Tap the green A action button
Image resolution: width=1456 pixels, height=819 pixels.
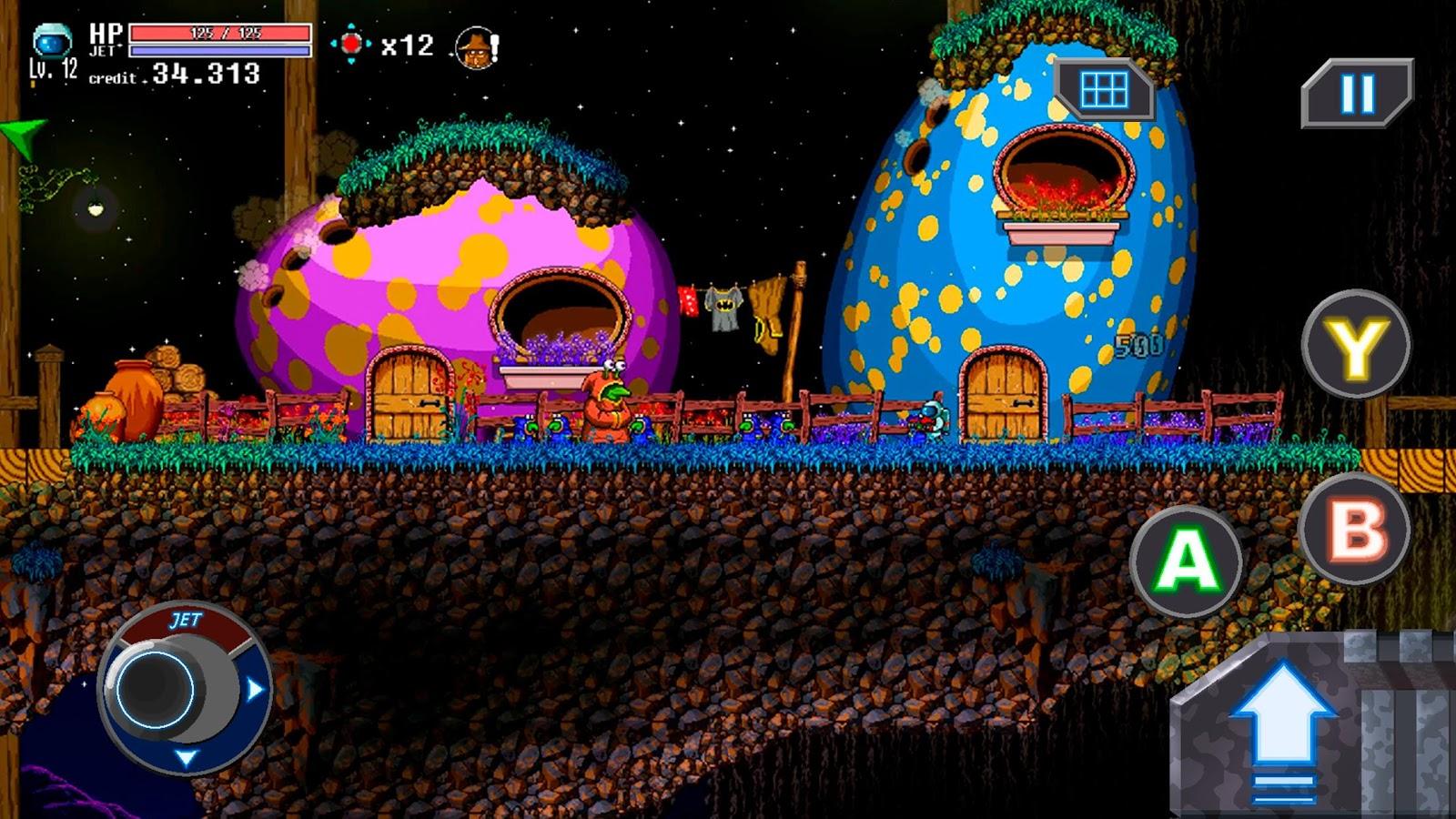click(1186, 559)
